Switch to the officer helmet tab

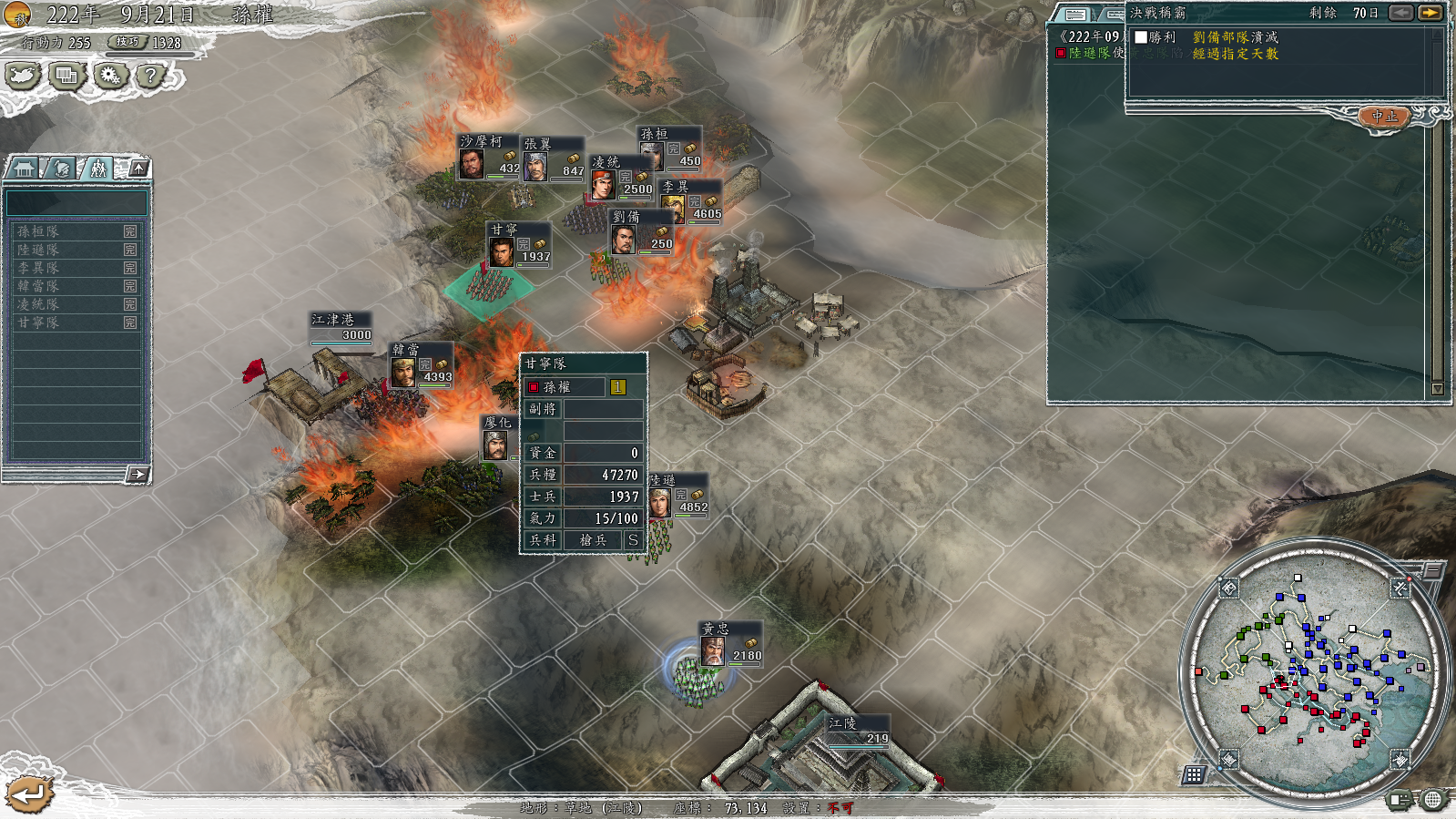pyautogui.click(x=61, y=169)
